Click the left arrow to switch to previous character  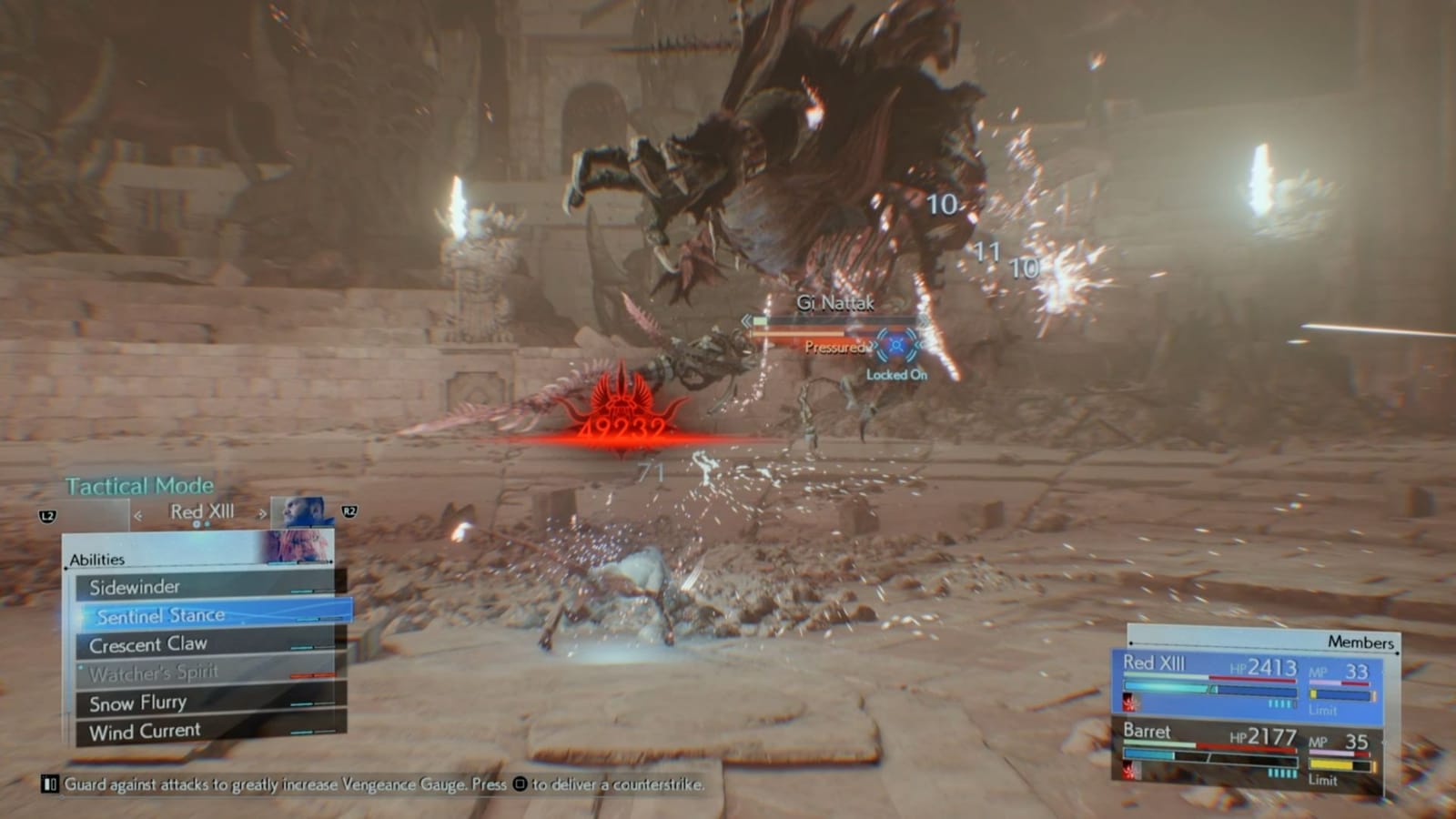coord(138,516)
